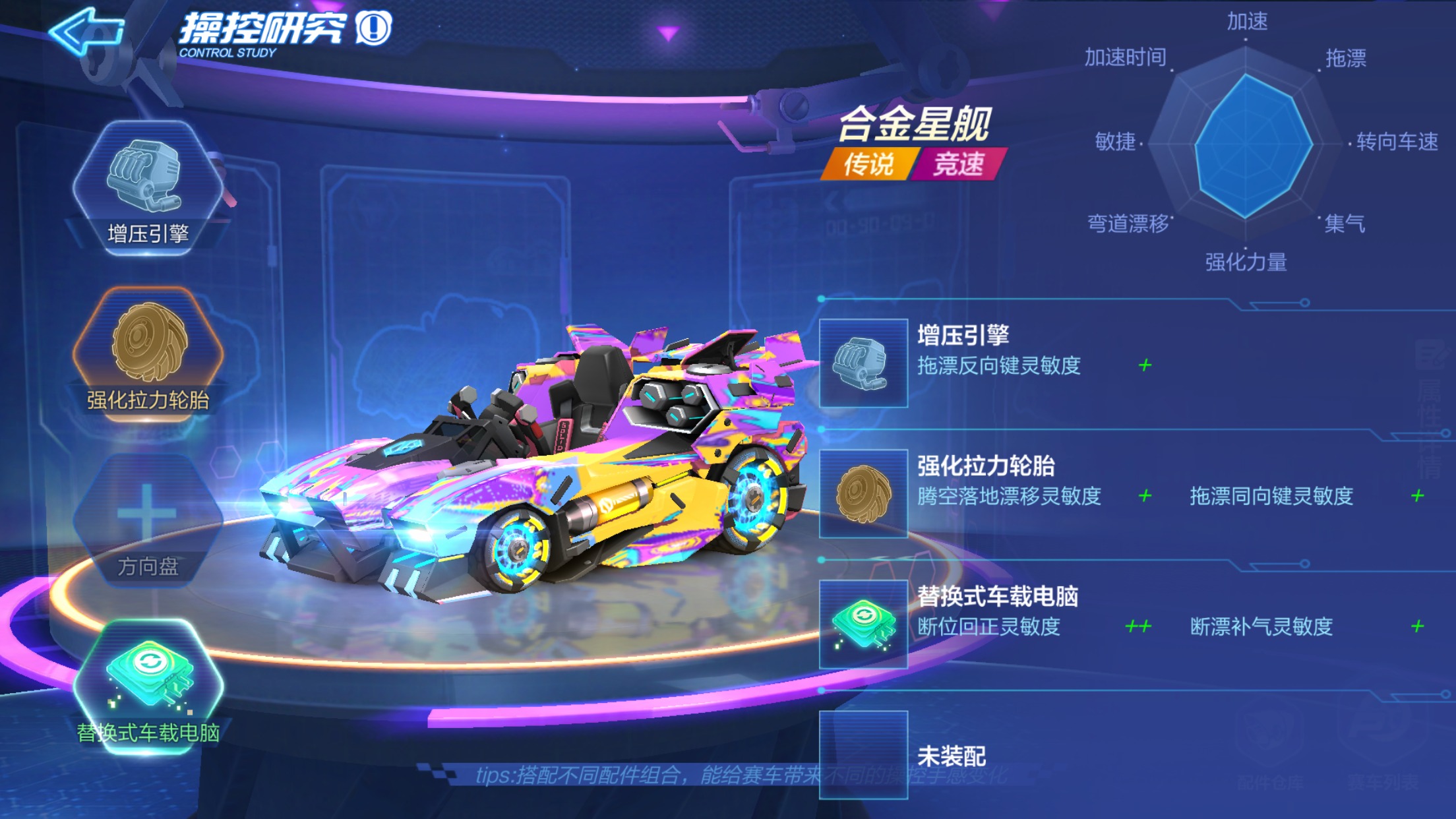
Task: Click the empty 未装配 slot icon
Action: (864, 748)
